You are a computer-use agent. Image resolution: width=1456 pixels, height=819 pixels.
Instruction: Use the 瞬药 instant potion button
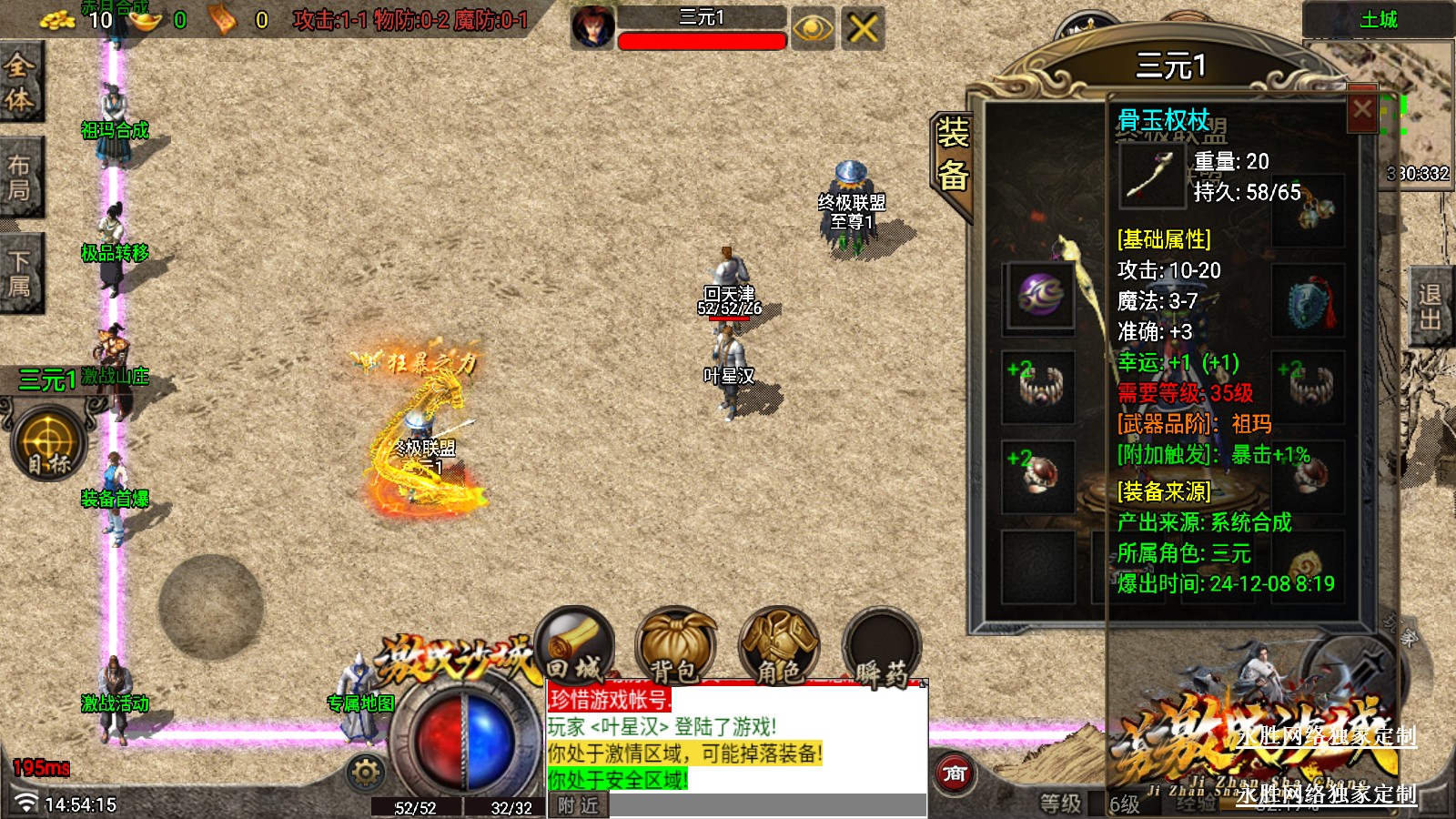881,648
